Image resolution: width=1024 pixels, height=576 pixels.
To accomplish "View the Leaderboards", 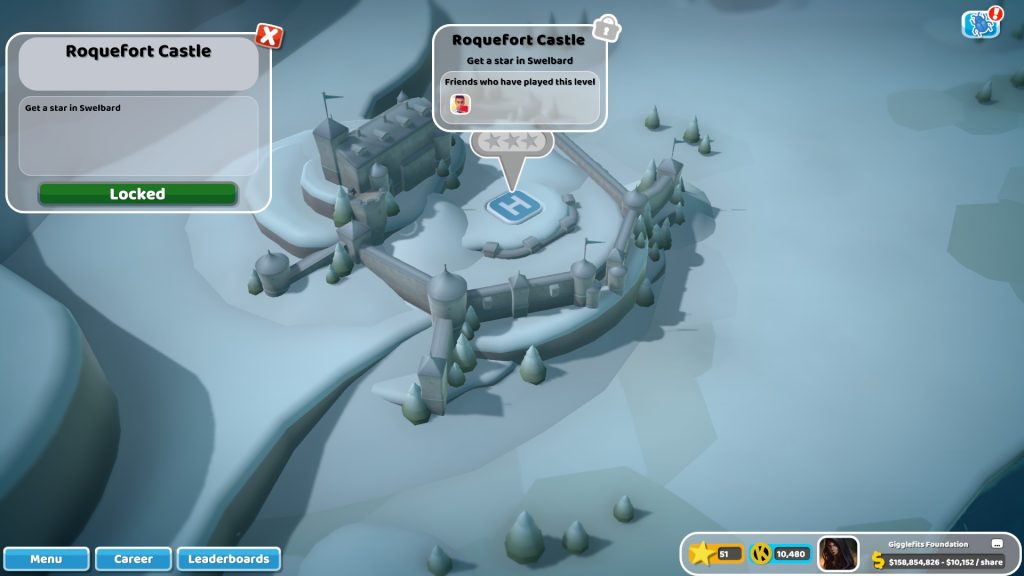I will 229,559.
